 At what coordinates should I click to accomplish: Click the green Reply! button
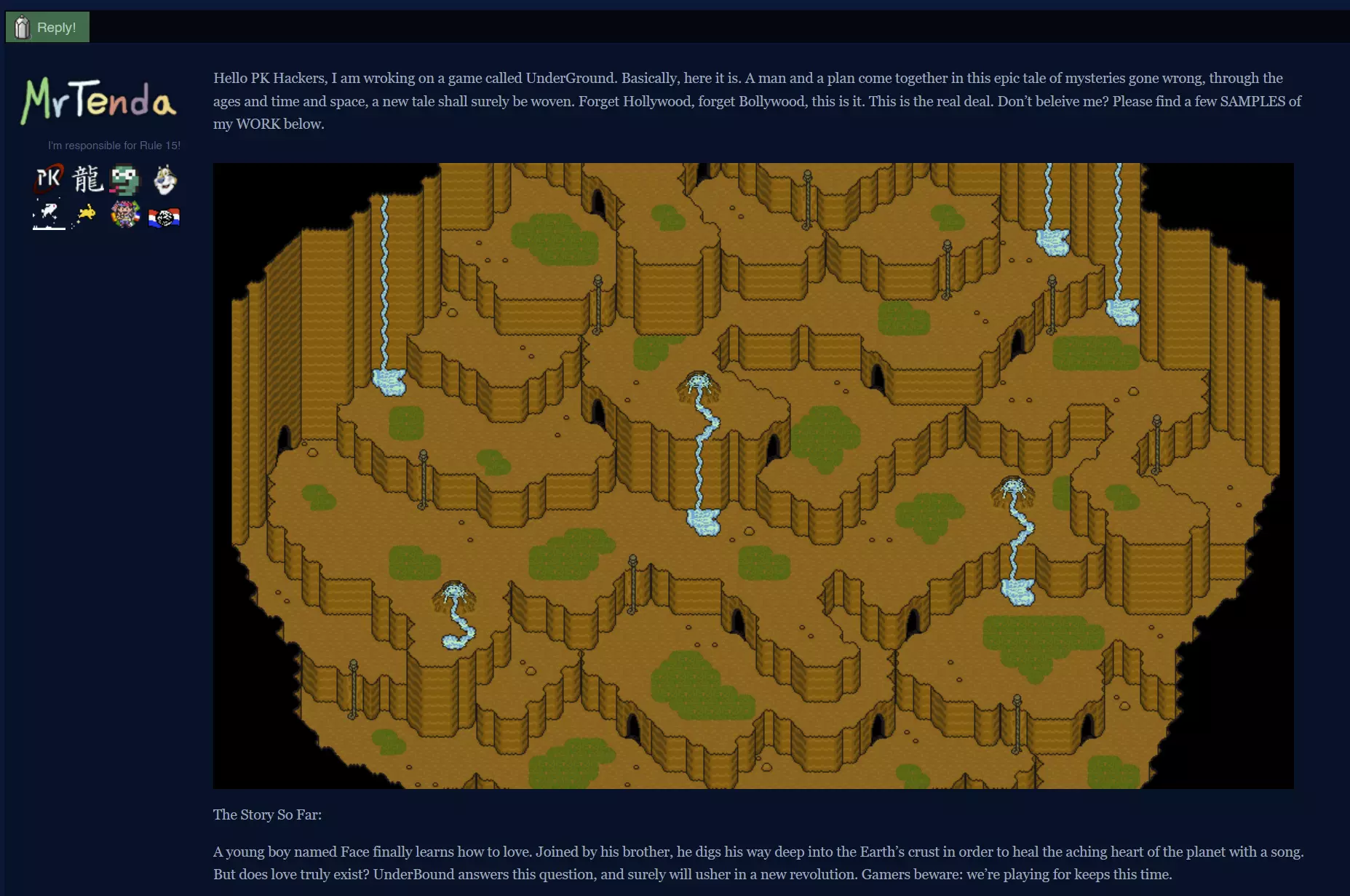[47, 27]
